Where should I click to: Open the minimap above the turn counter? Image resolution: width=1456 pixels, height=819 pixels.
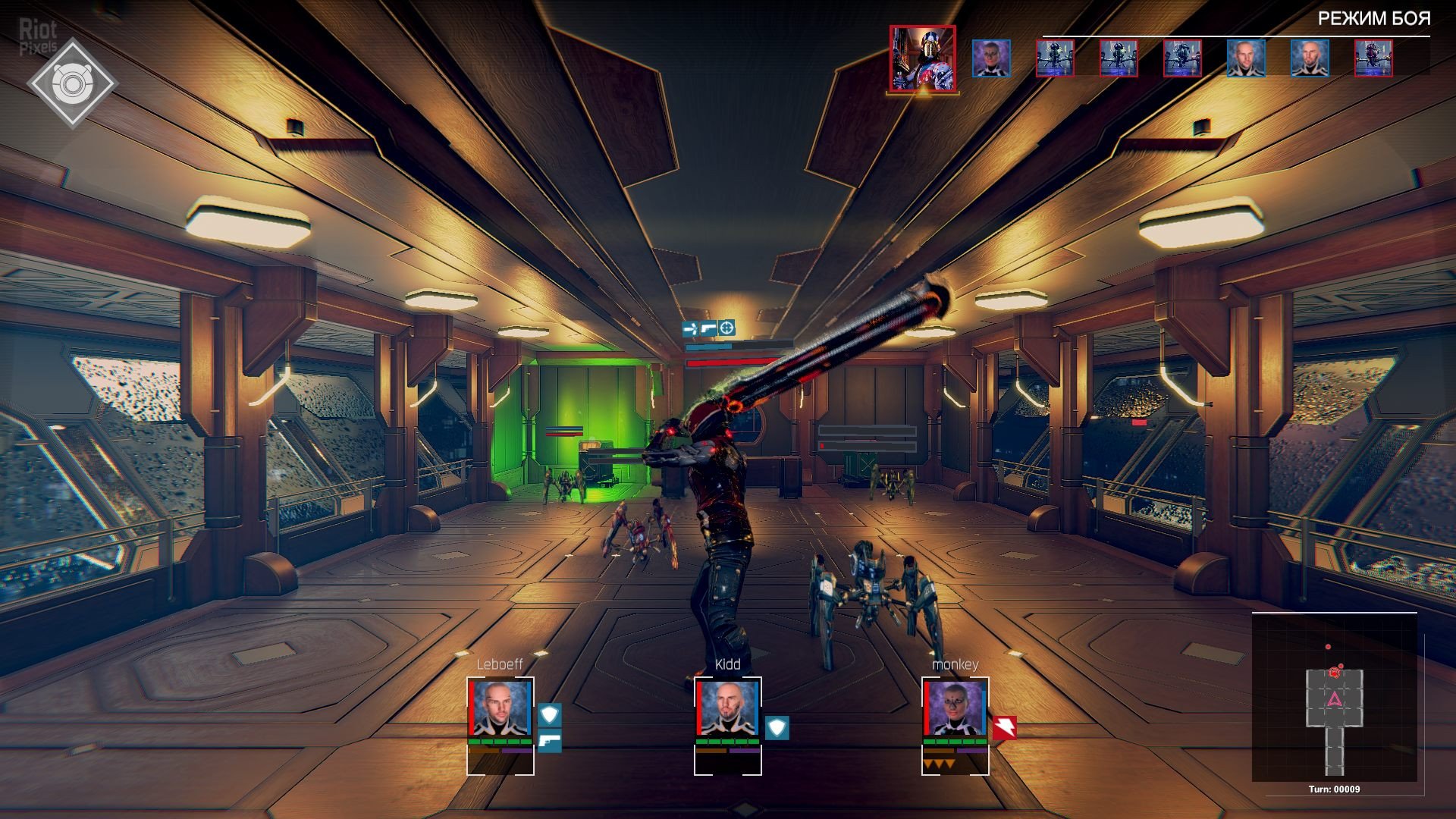[x=1334, y=698]
